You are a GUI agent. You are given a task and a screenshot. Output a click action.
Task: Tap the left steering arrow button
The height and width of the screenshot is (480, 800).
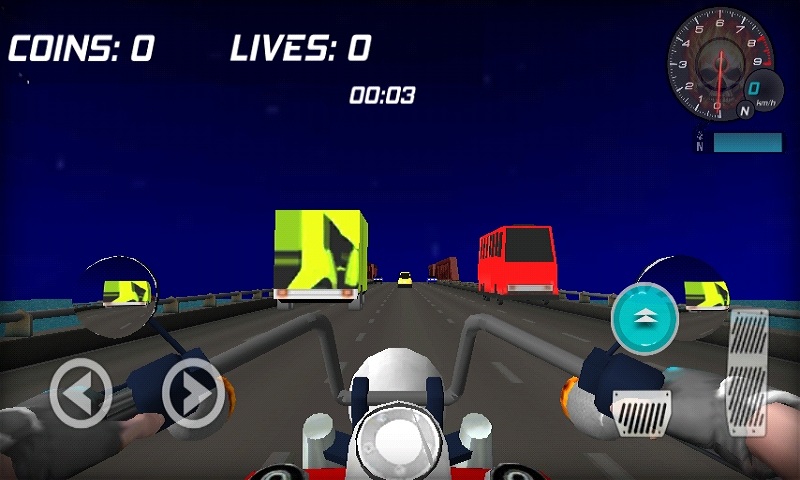tap(80, 393)
